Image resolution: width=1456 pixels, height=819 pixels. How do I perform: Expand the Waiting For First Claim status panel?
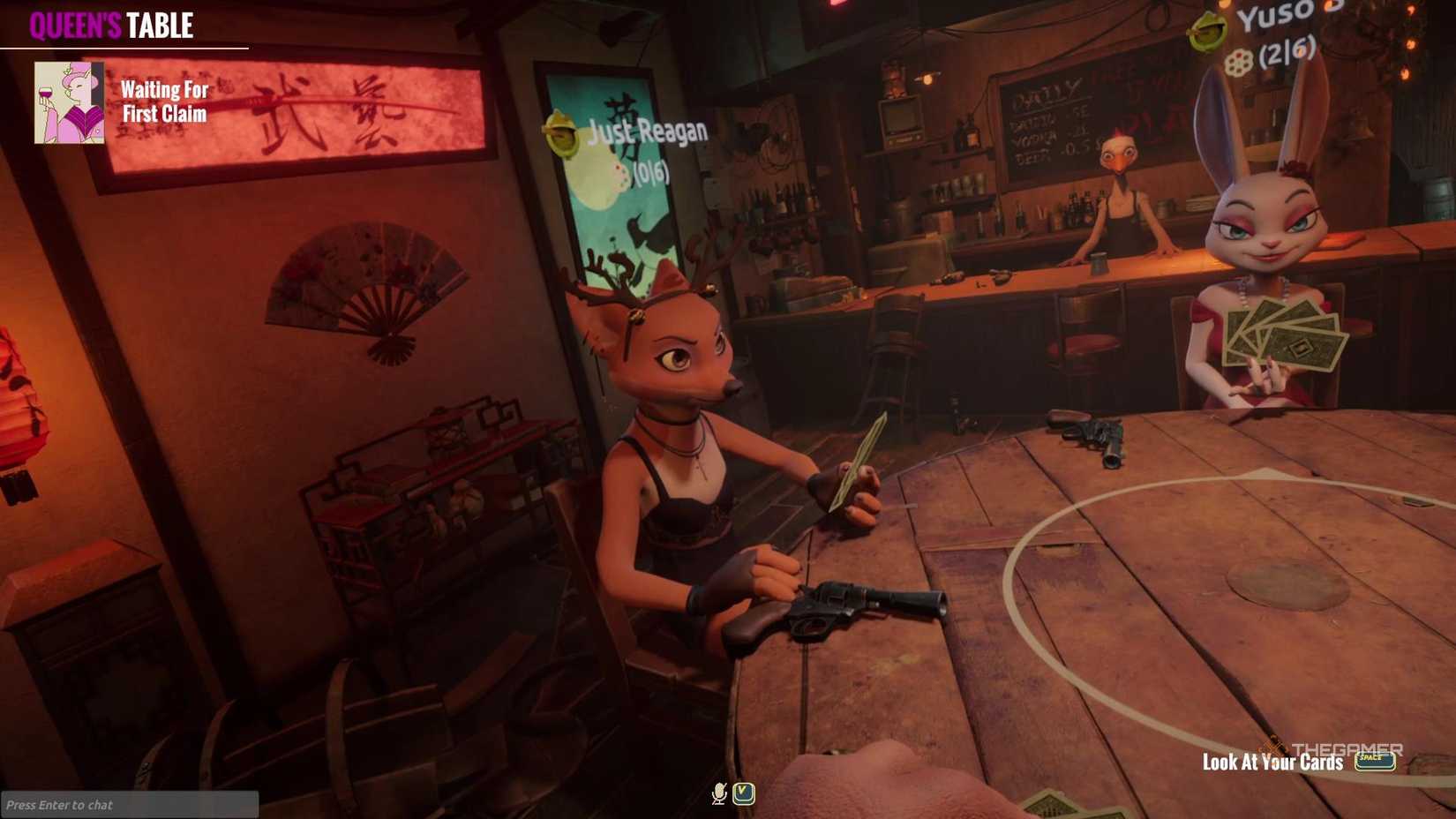tap(163, 101)
